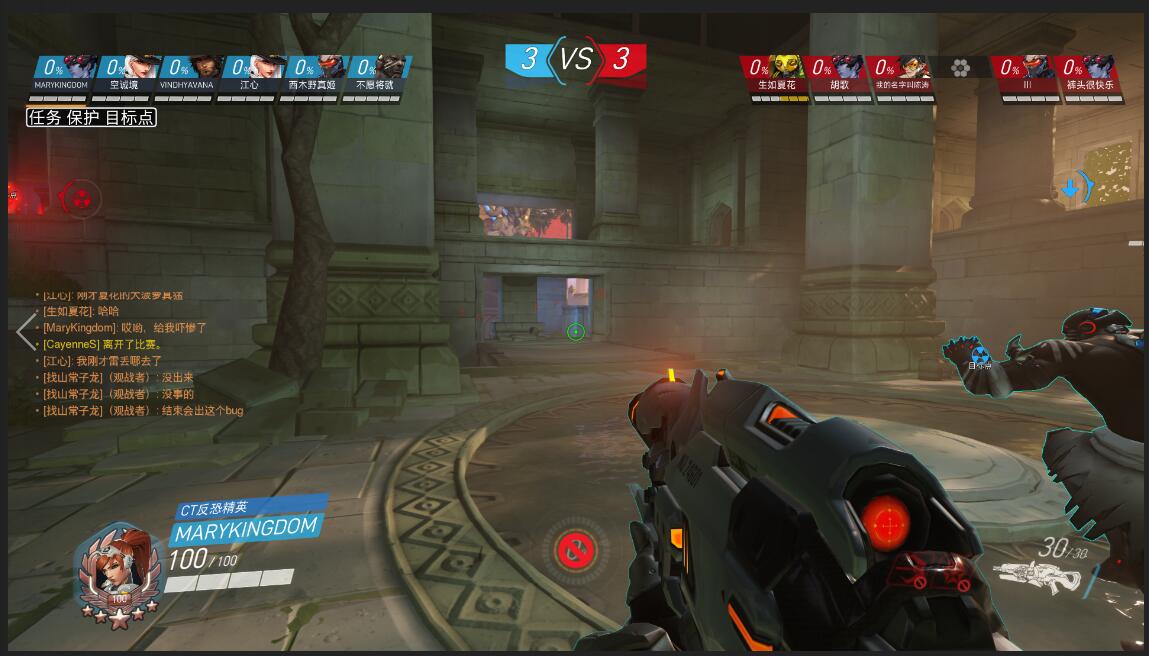Select the rifle weapon icon
This screenshot has width=1149, height=656.
(x=1040, y=578)
